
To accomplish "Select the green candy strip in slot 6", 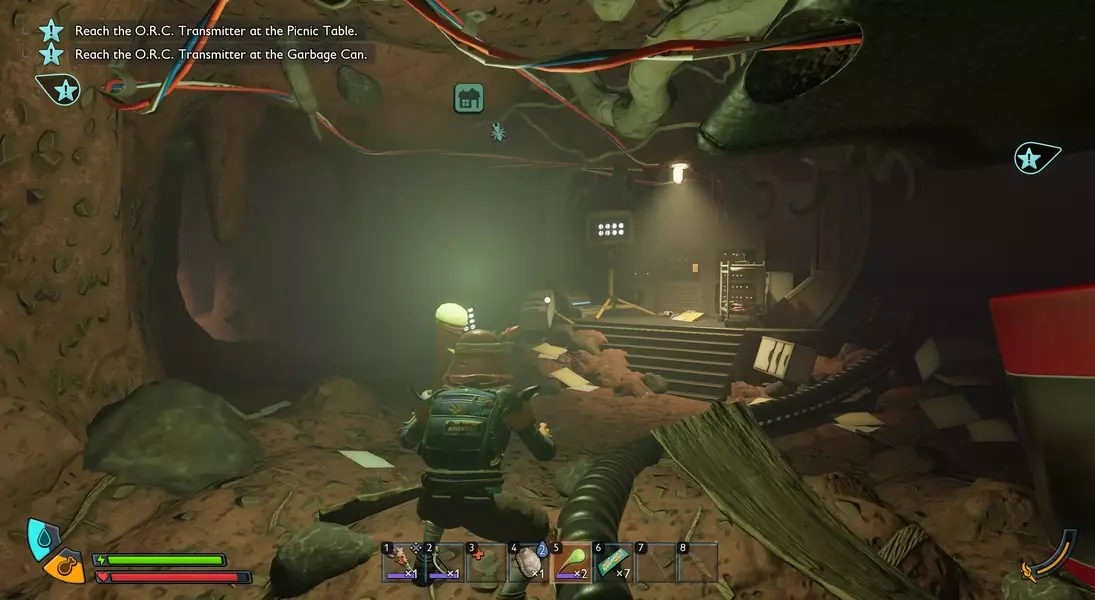I will pos(613,562).
